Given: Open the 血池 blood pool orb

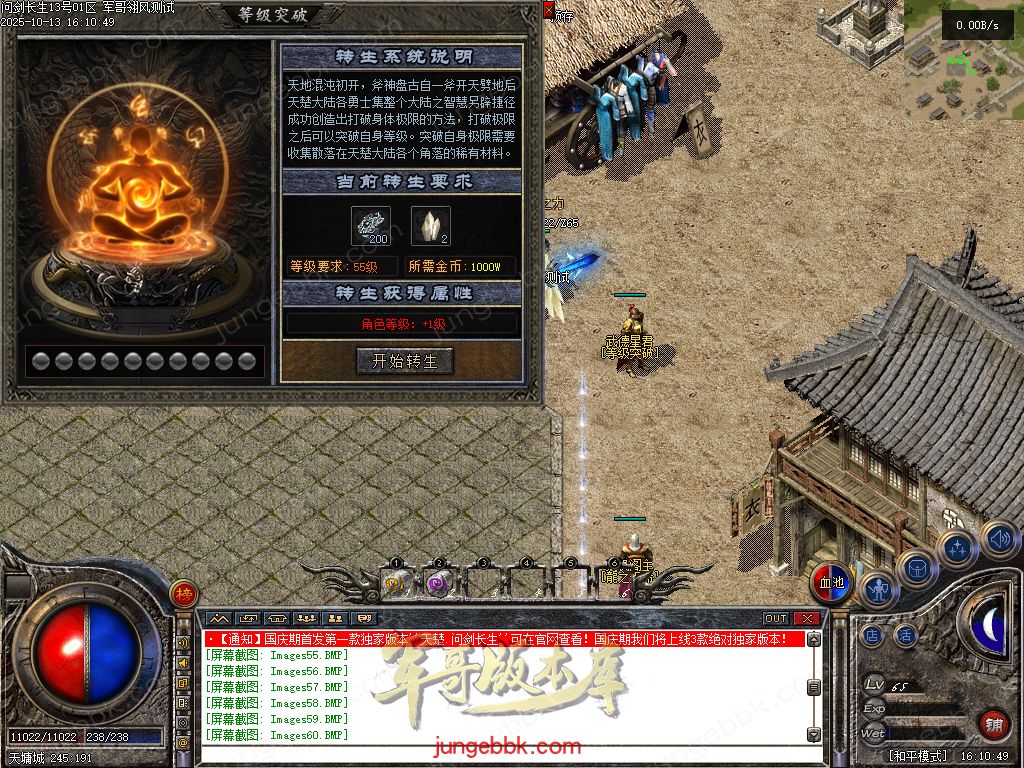Looking at the screenshot, I should click(x=831, y=584).
